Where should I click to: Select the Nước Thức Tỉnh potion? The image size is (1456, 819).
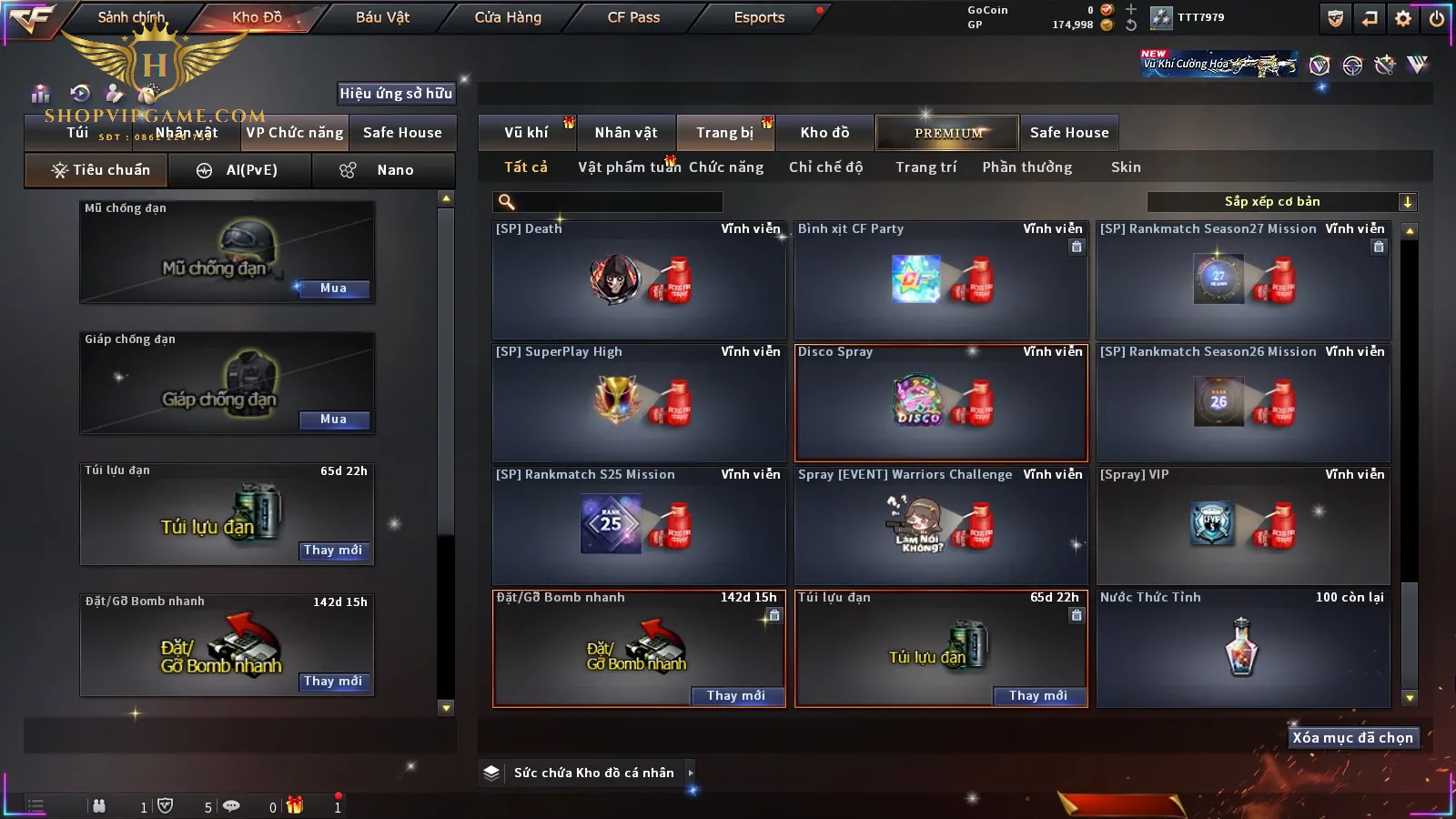click(x=1243, y=648)
